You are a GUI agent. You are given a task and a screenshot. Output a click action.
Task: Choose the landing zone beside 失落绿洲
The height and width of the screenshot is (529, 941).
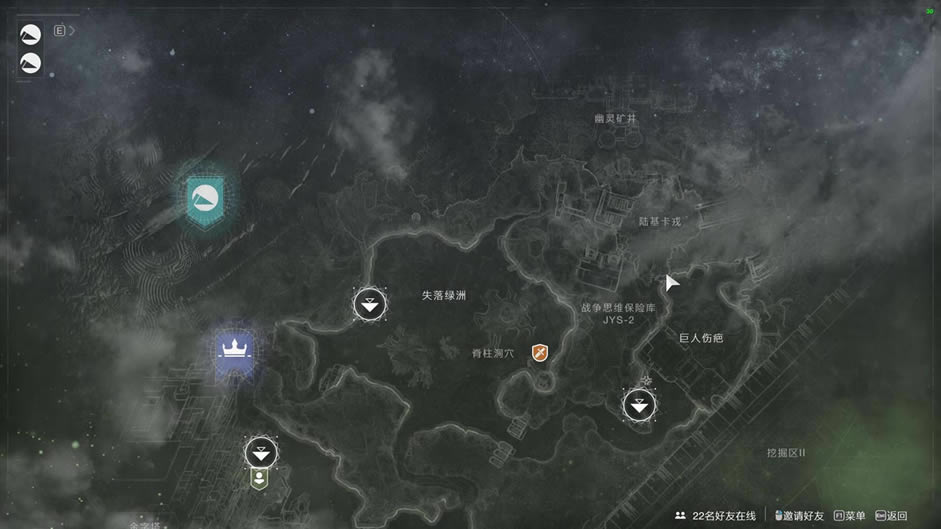(x=370, y=303)
